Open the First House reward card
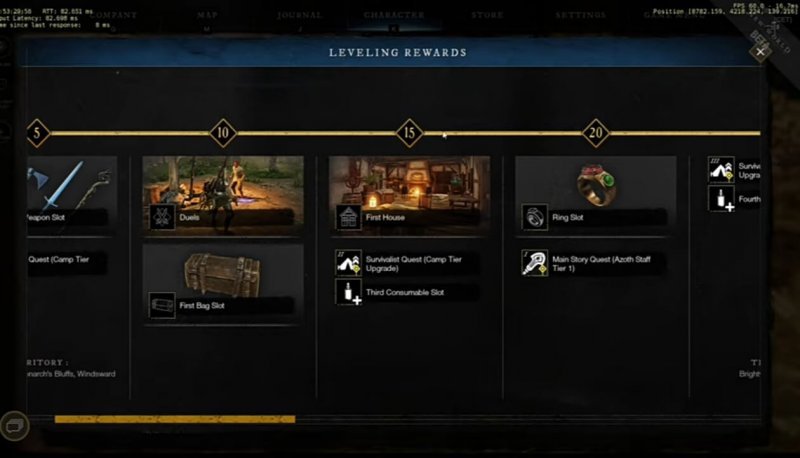The height and width of the screenshot is (458, 800). 409,193
